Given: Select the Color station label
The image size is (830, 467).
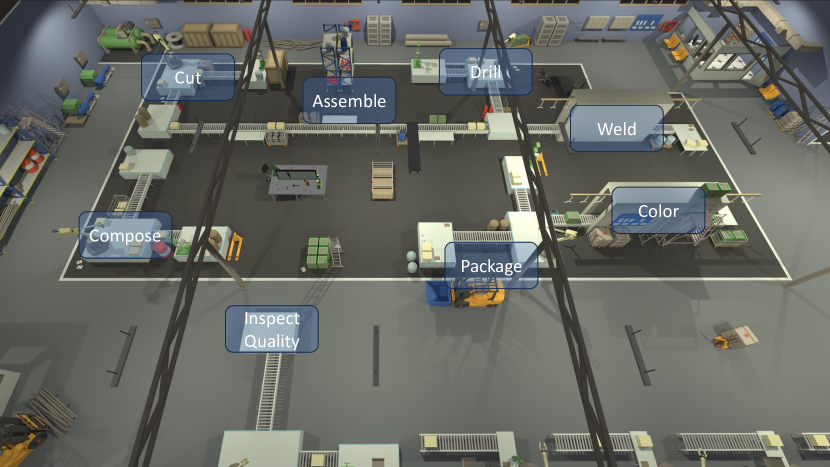Looking at the screenshot, I should click(x=657, y=211).
